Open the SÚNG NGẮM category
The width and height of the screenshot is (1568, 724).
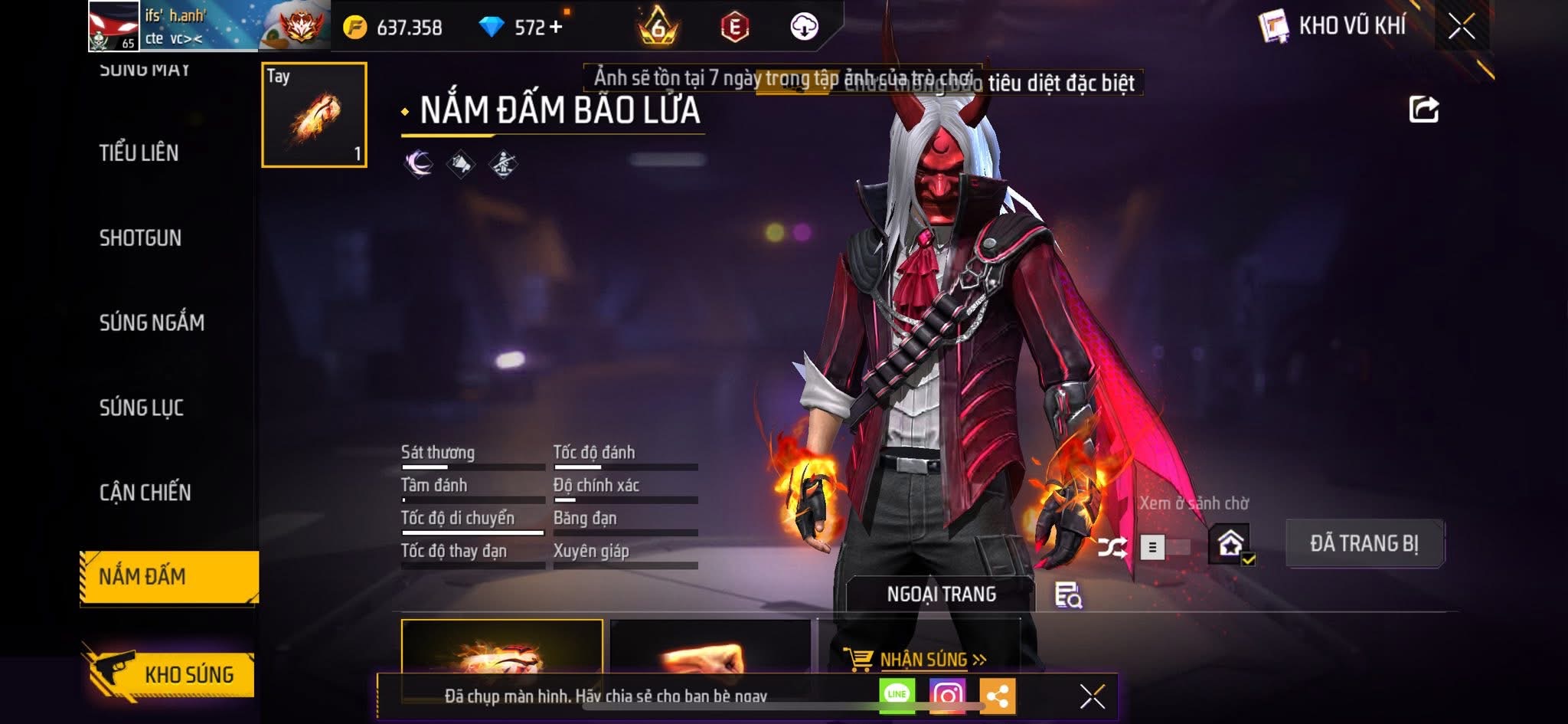pyautogui.click(x=152, y=323)
